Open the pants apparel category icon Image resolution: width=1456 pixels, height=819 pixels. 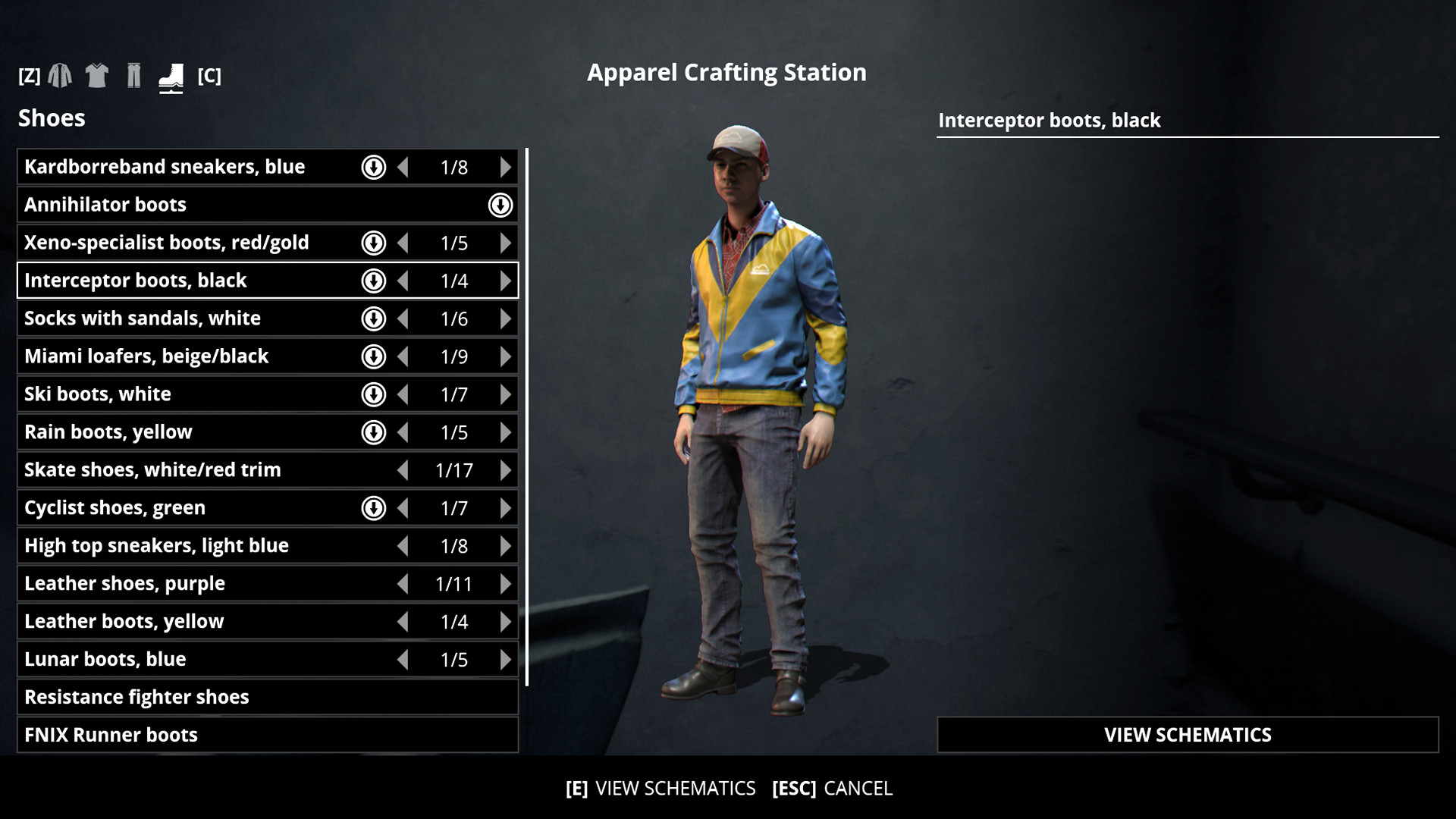coord(134,76)
